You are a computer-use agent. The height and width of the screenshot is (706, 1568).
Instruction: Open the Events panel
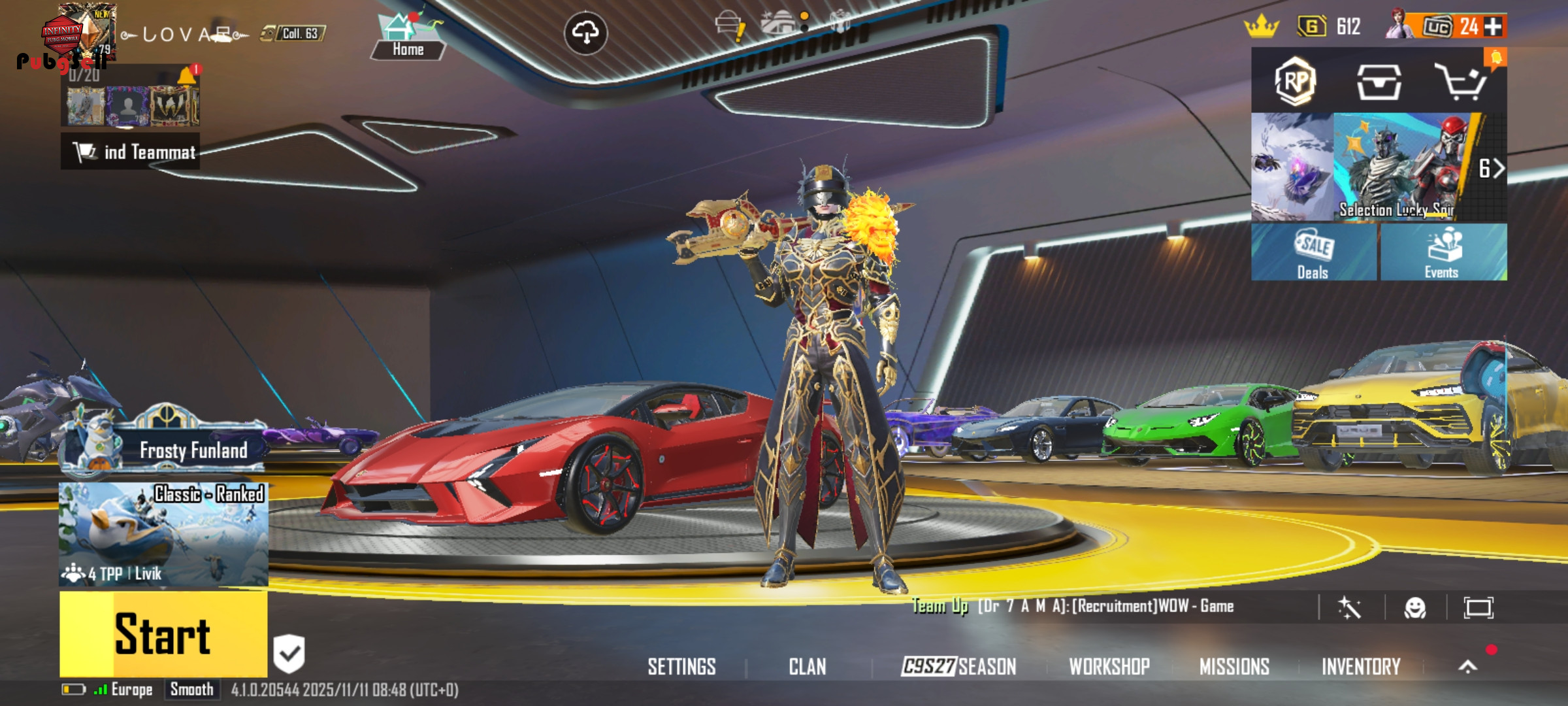tap(1443, 252)
